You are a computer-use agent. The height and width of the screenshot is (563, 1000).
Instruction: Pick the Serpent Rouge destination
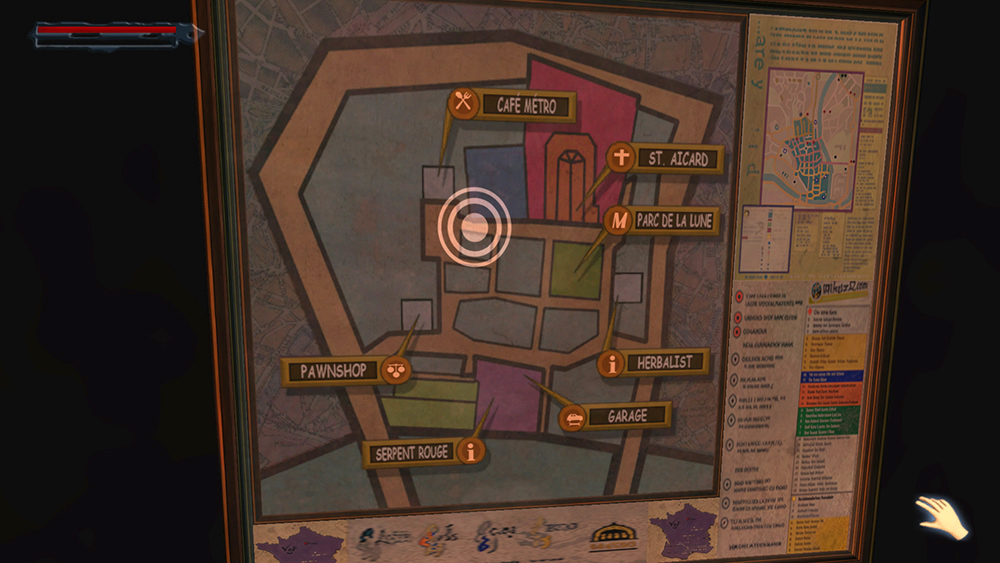pos(424,452)
